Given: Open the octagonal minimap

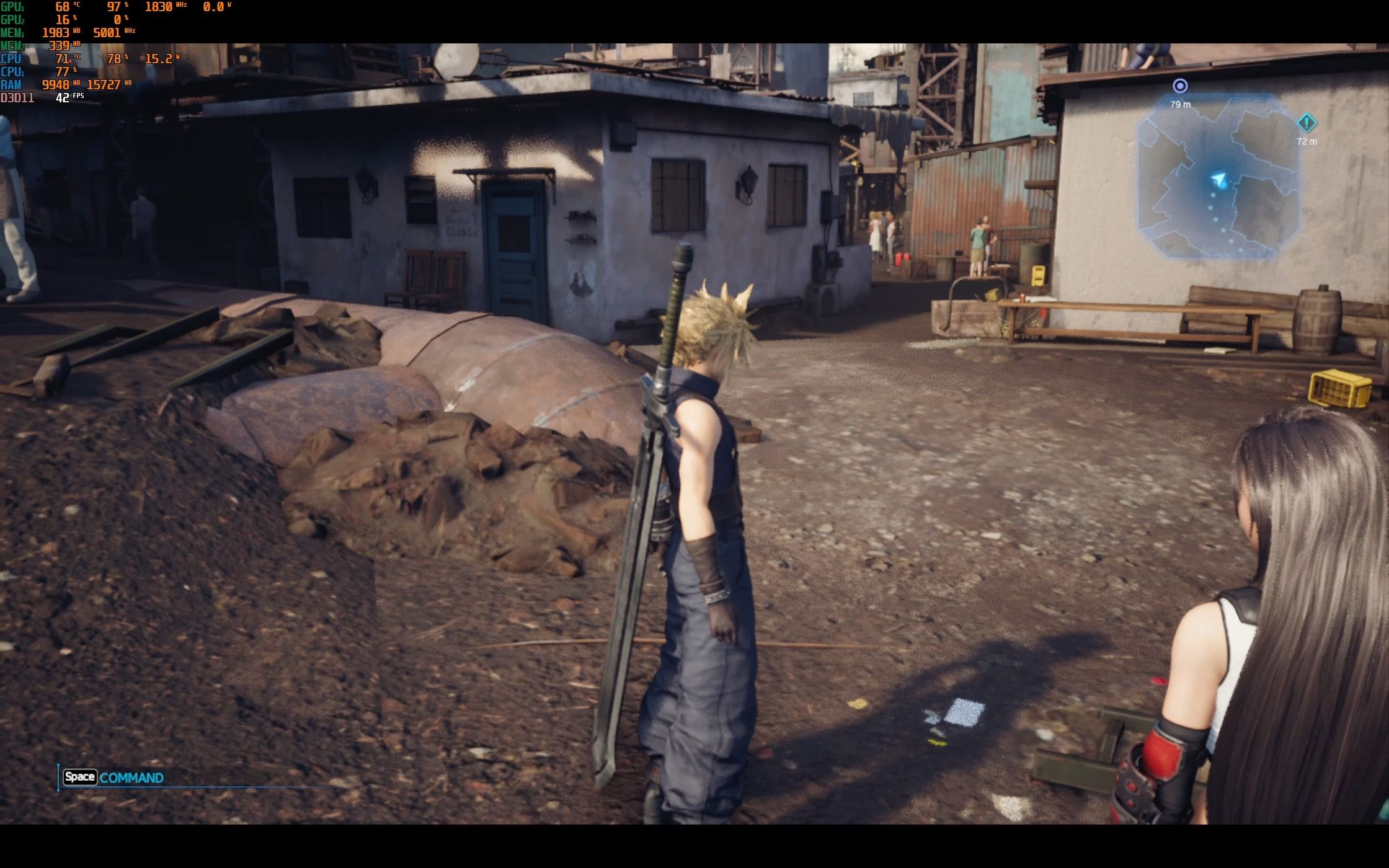Looking at the screenshot, I should pyautogui.click(x=1217, y=175).
